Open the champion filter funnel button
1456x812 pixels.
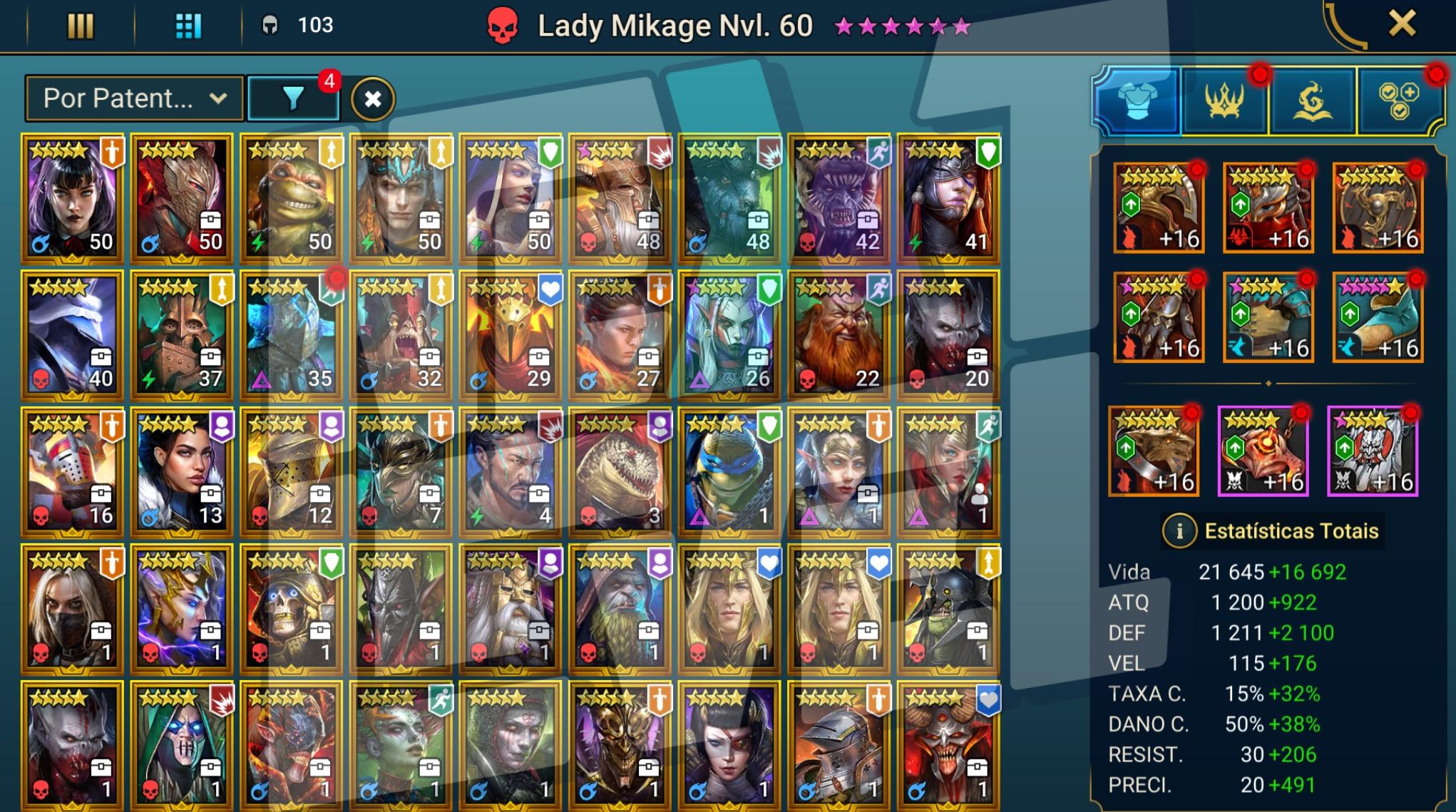coord(292,98)
